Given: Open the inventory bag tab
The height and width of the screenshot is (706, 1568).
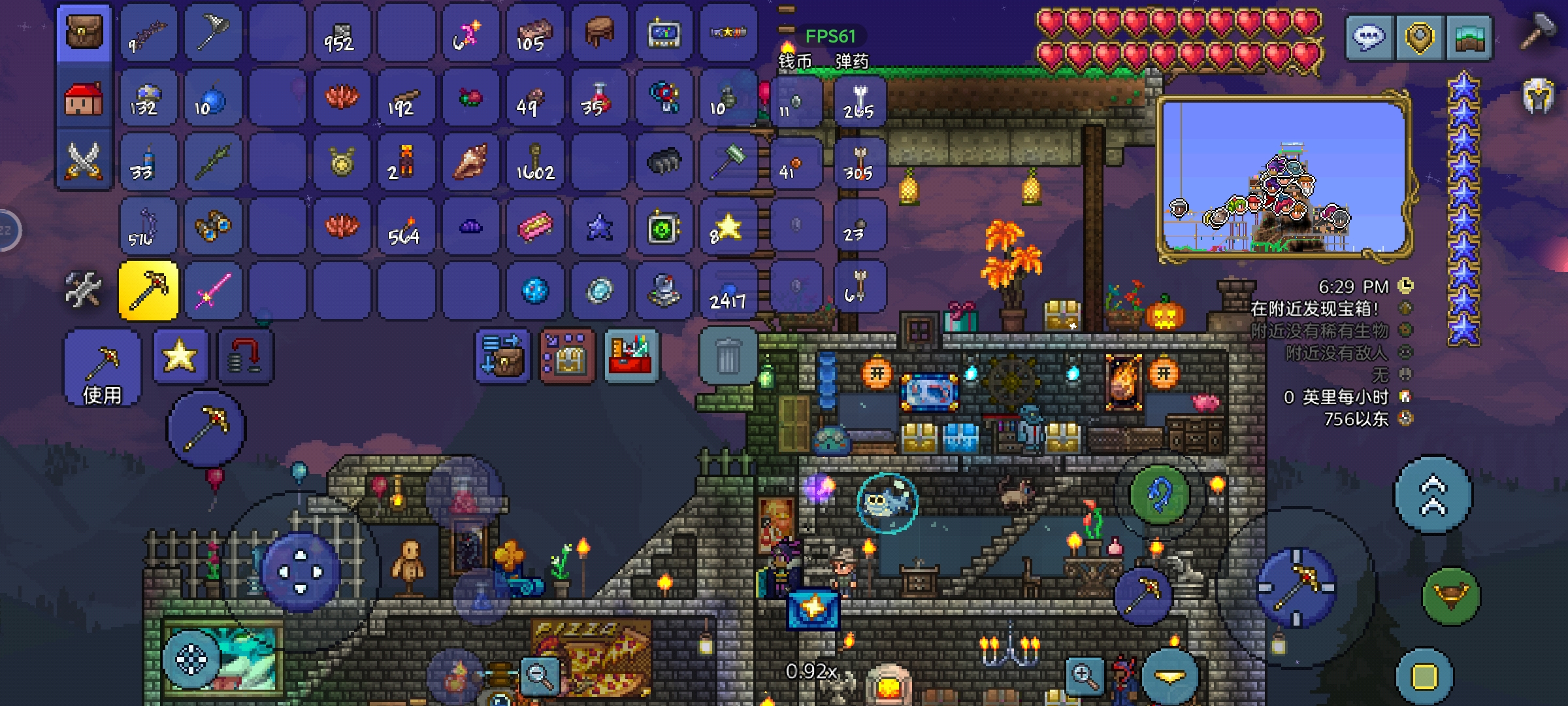Looking at the screenshot, I should point(84,33).
